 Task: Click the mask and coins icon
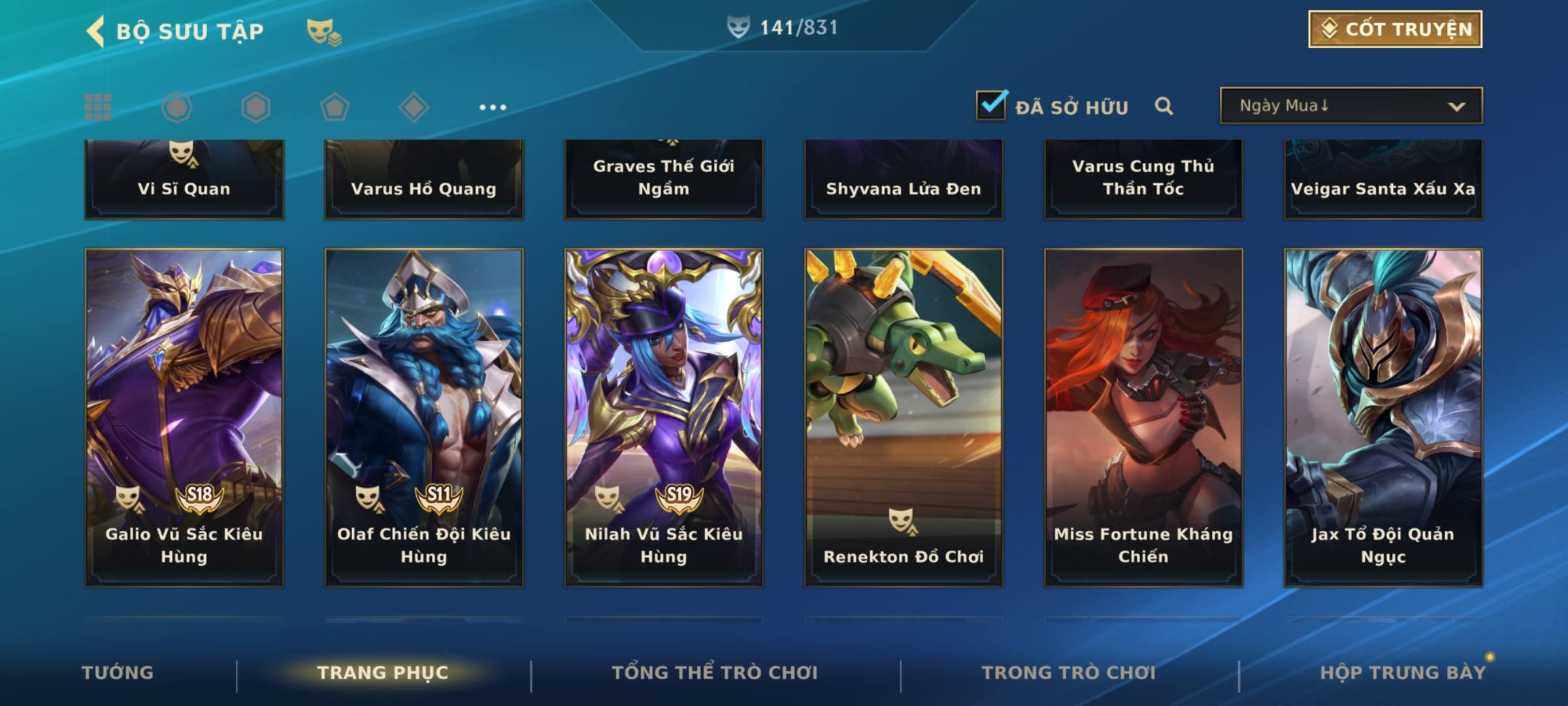324,31
